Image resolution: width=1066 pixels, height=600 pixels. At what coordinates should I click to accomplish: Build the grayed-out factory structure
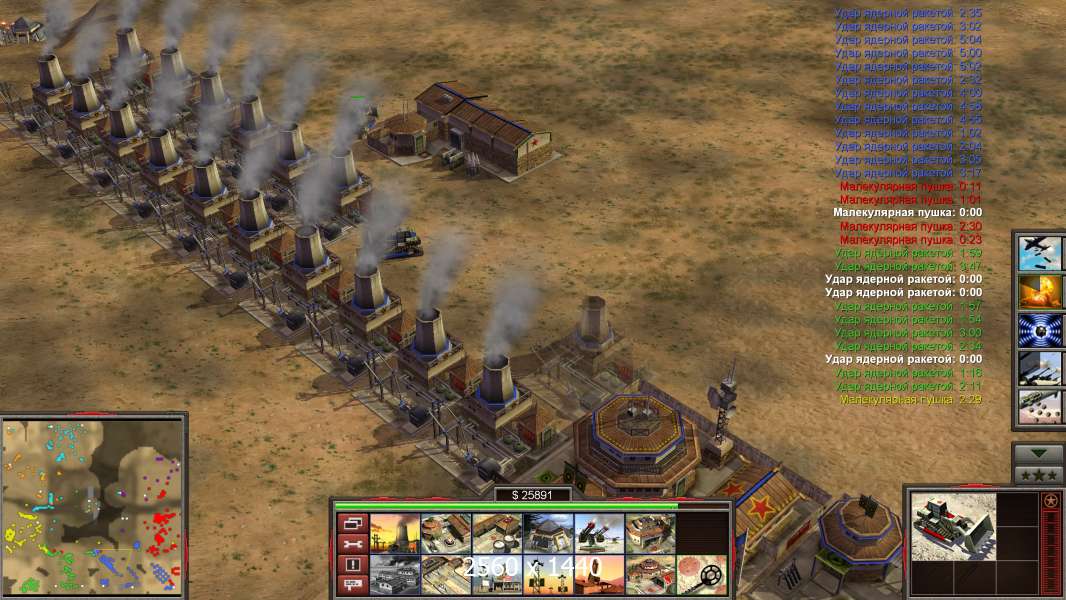pos(393,574)
